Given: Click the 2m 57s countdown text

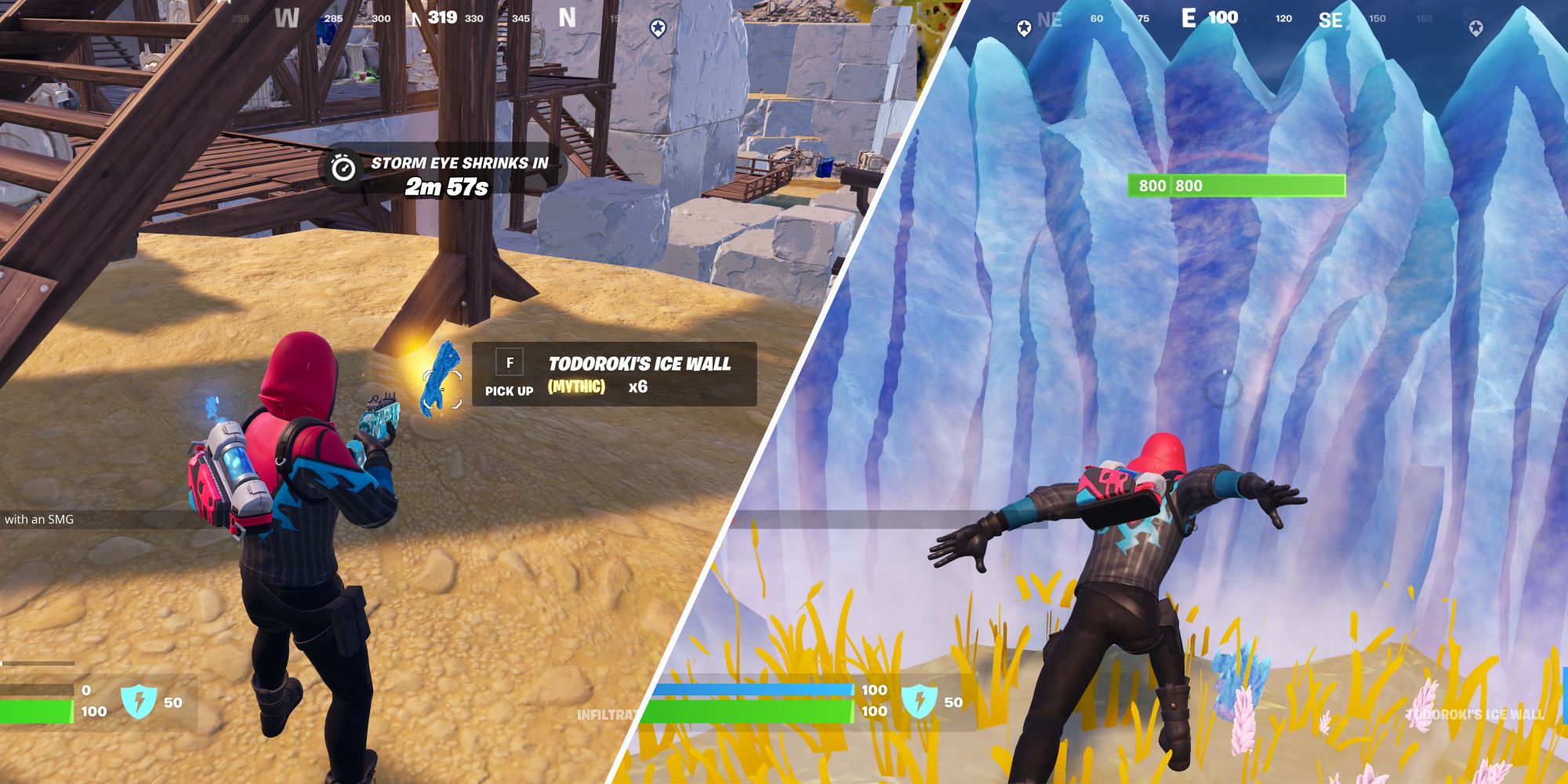Looking at the screenshot, I should pyautogui.click(x=447, y=187).
